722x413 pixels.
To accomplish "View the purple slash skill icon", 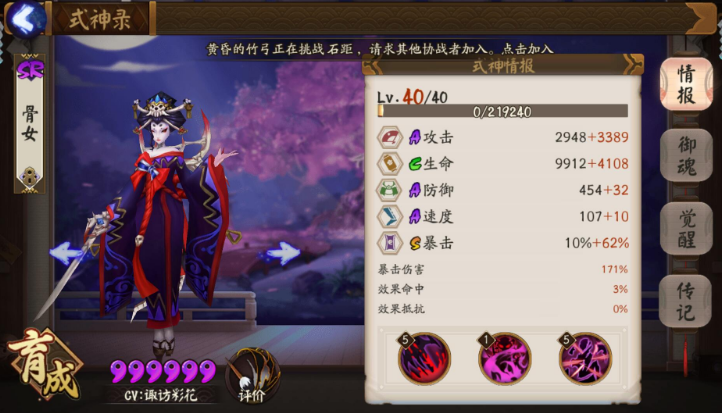I will 585,358.
